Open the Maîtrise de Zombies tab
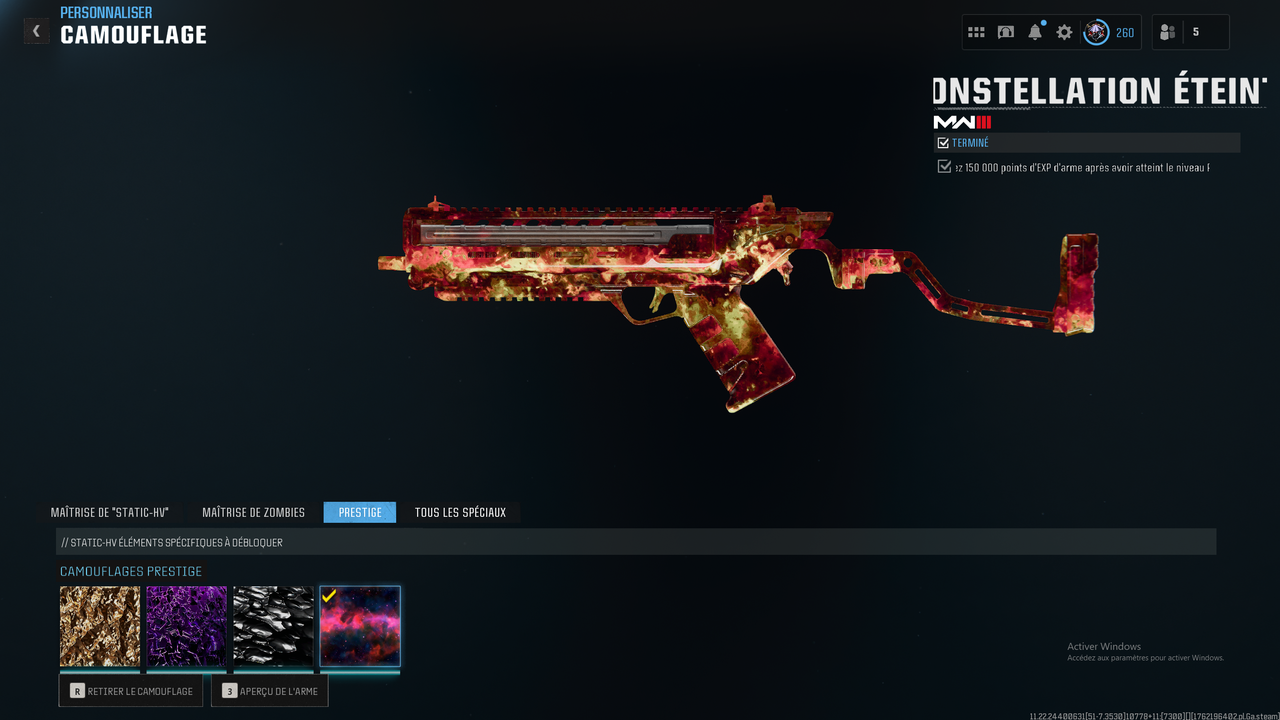 tap(253, 513)
